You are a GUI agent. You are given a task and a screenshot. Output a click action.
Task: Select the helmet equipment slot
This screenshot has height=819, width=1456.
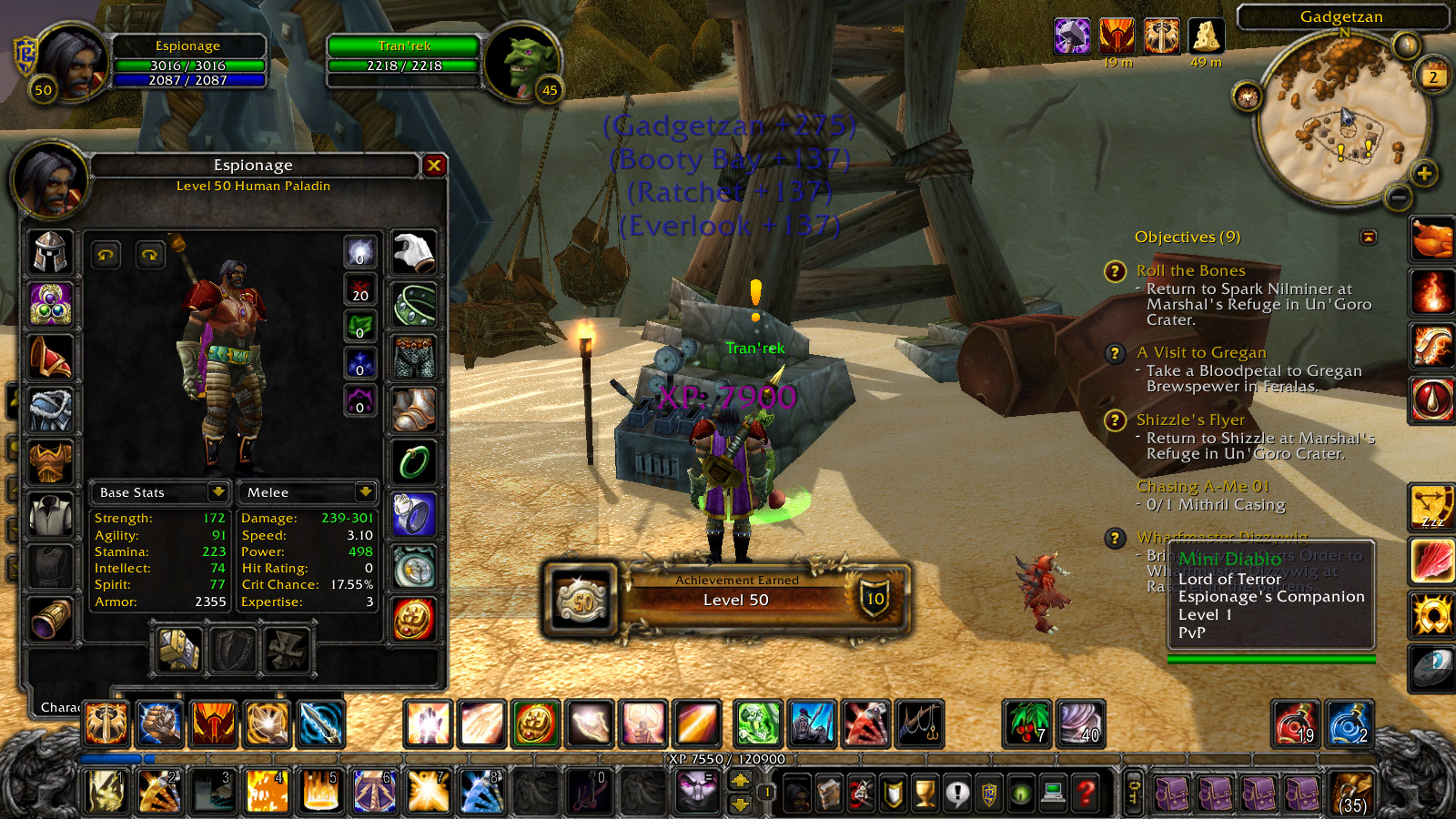point(51,252)
